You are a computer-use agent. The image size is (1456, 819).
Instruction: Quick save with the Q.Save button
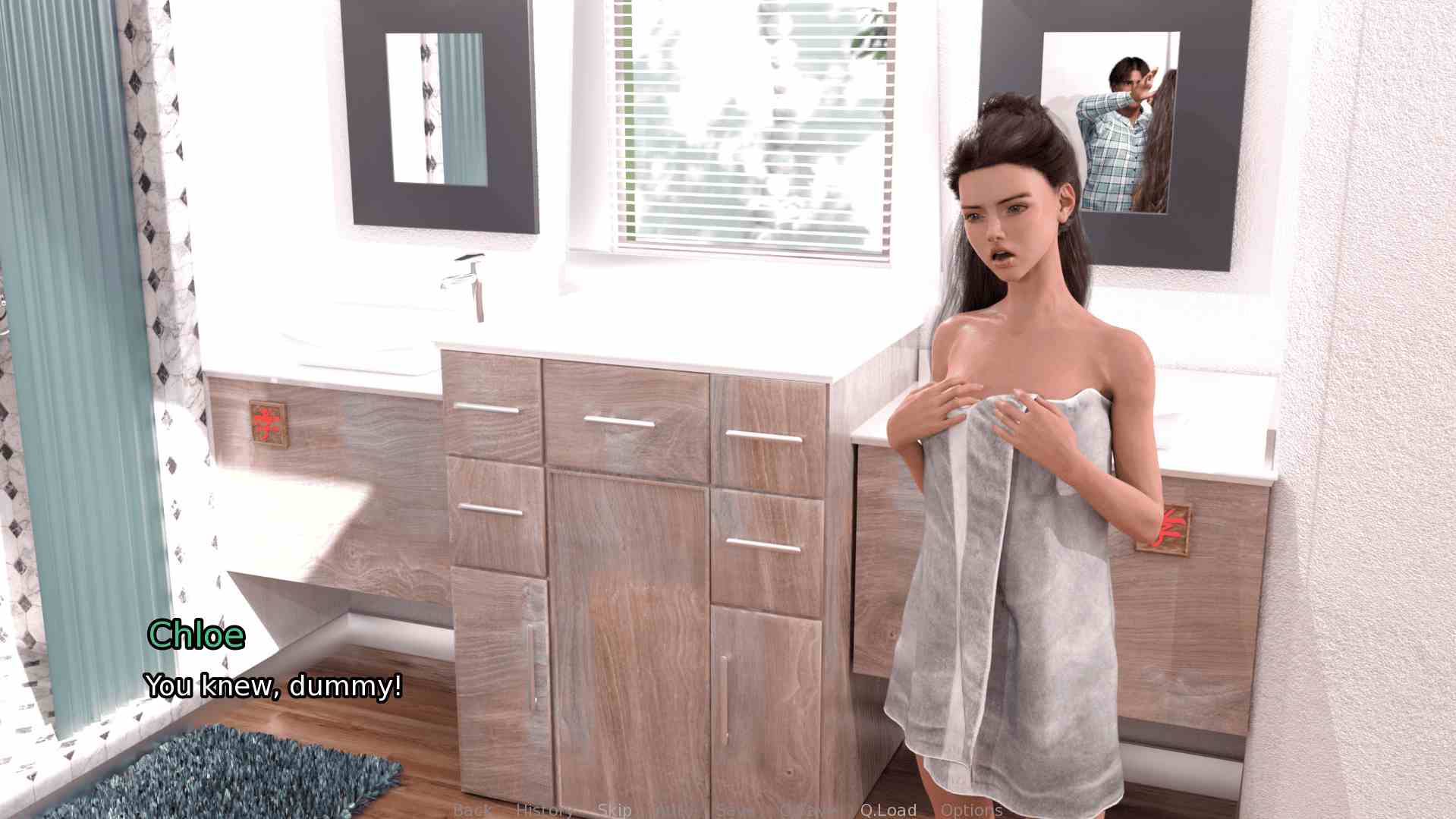pos(807,810)
